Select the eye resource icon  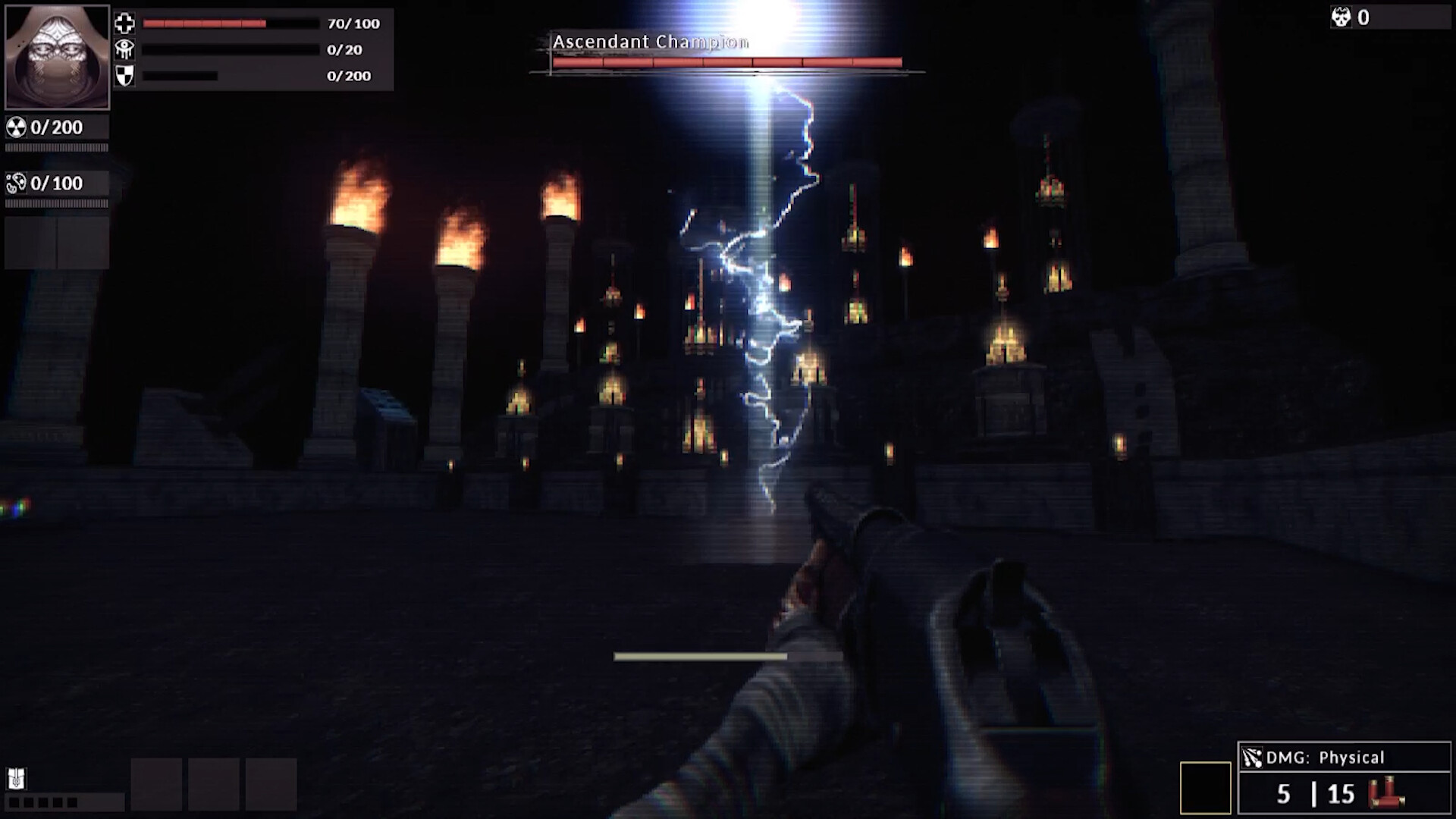click(x=125, y=49)
